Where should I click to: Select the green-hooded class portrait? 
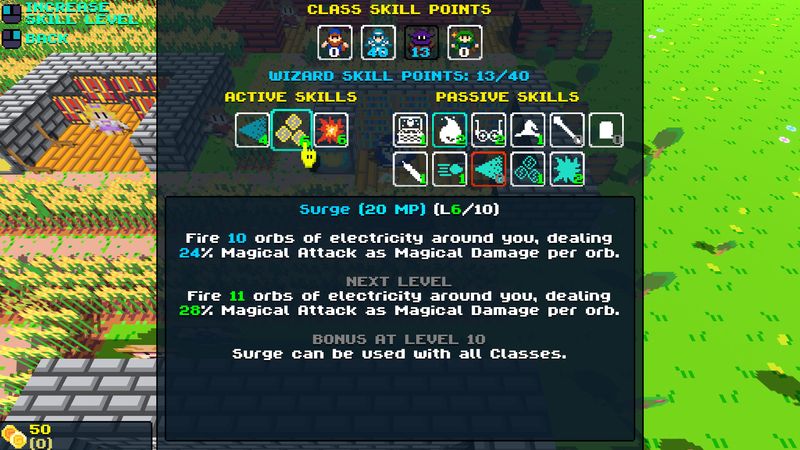[465, 42]
